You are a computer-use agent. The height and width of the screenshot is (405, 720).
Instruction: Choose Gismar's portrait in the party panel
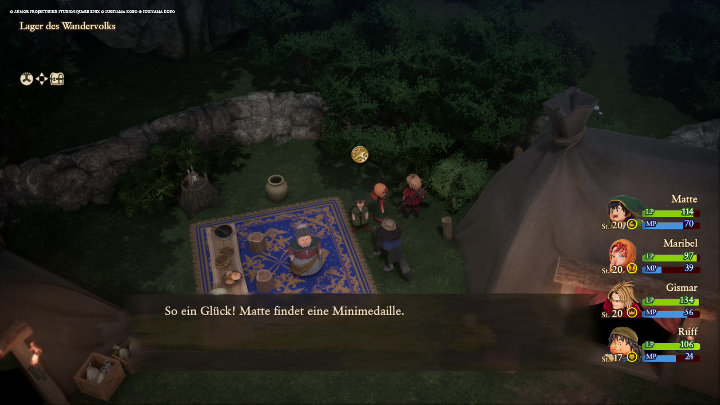pos(621,298)
